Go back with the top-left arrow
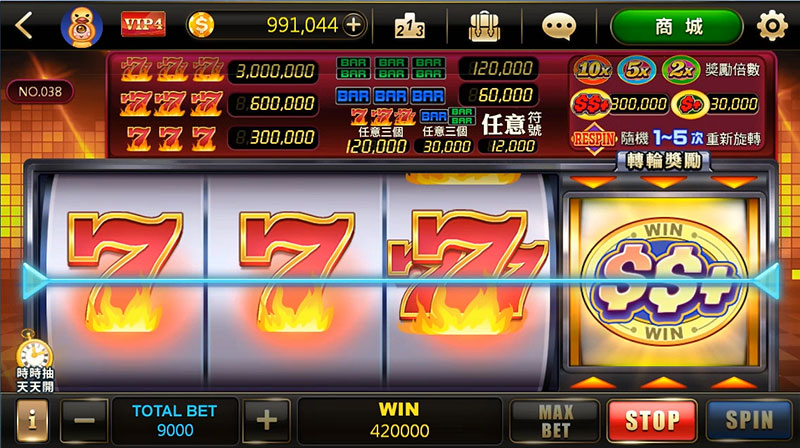Image resolution: width=800 pixels, height=448 pixels. (x=24, y=26)
